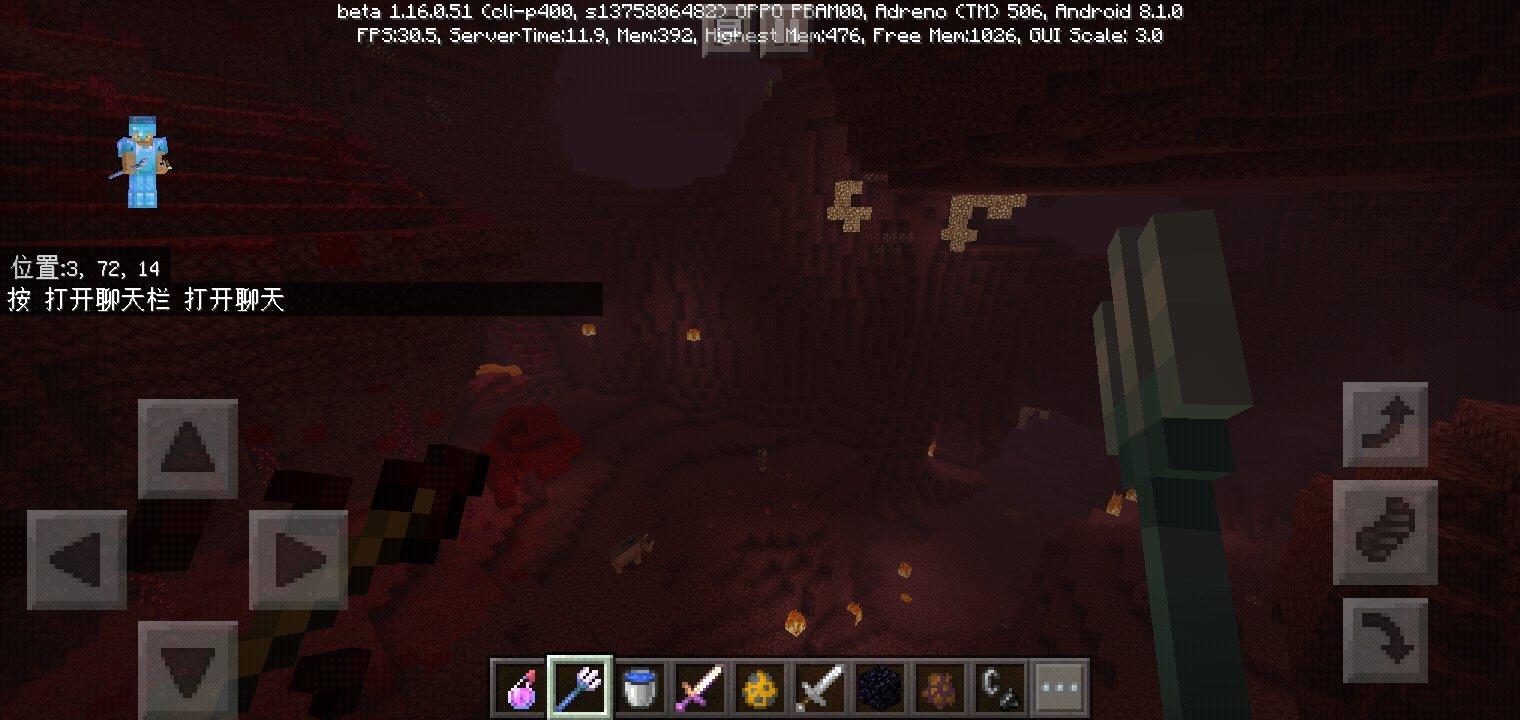Tap the move right arrow

298,559
